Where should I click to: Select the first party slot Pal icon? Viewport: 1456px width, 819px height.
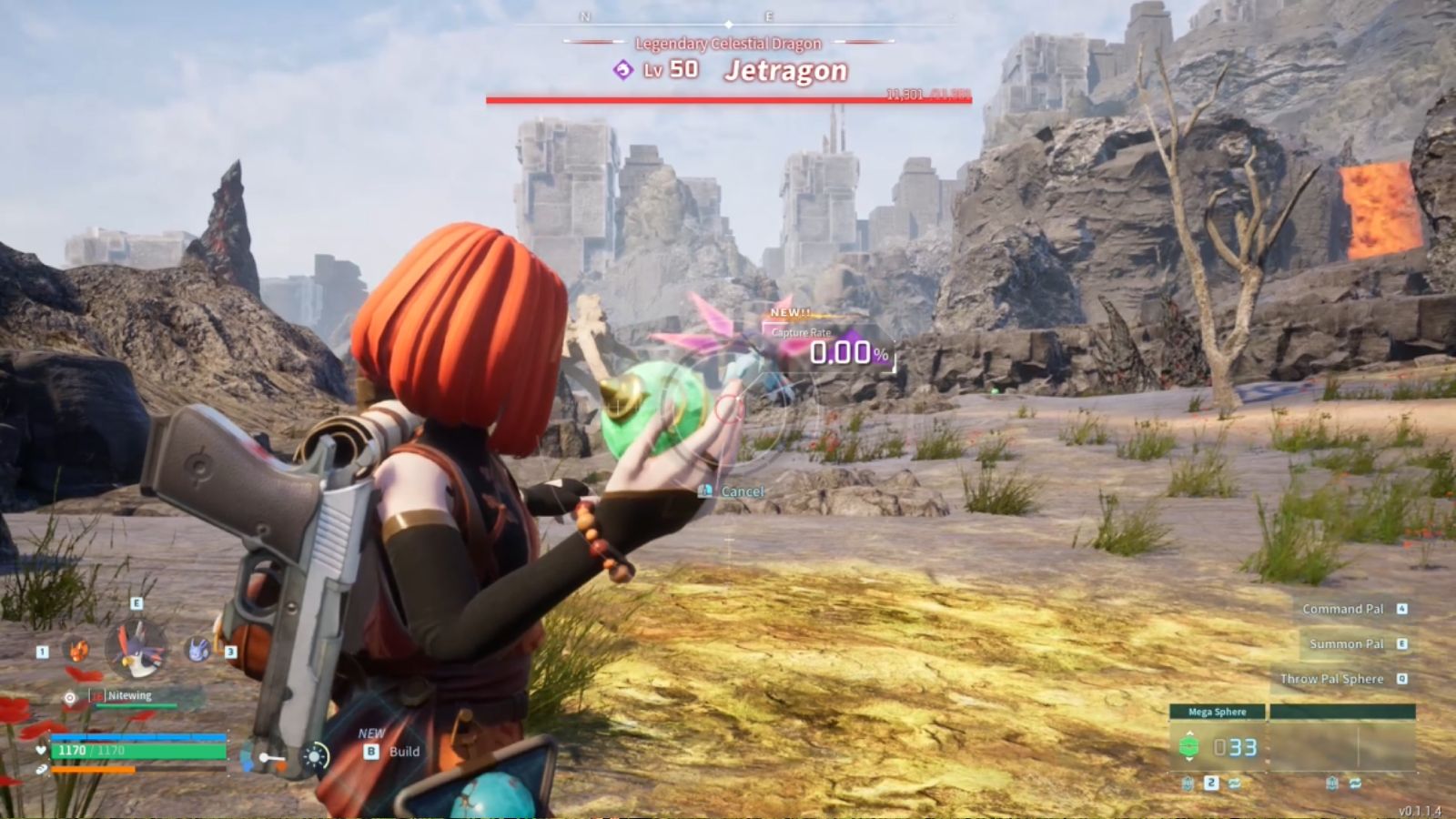76,652
